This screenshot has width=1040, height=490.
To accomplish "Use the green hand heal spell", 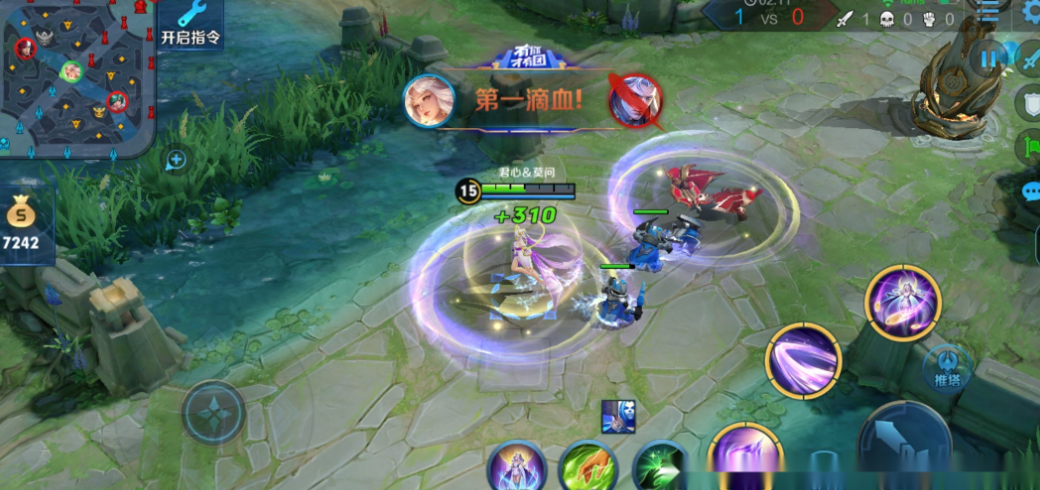I will pyautogui.click(x=587, y=468).
